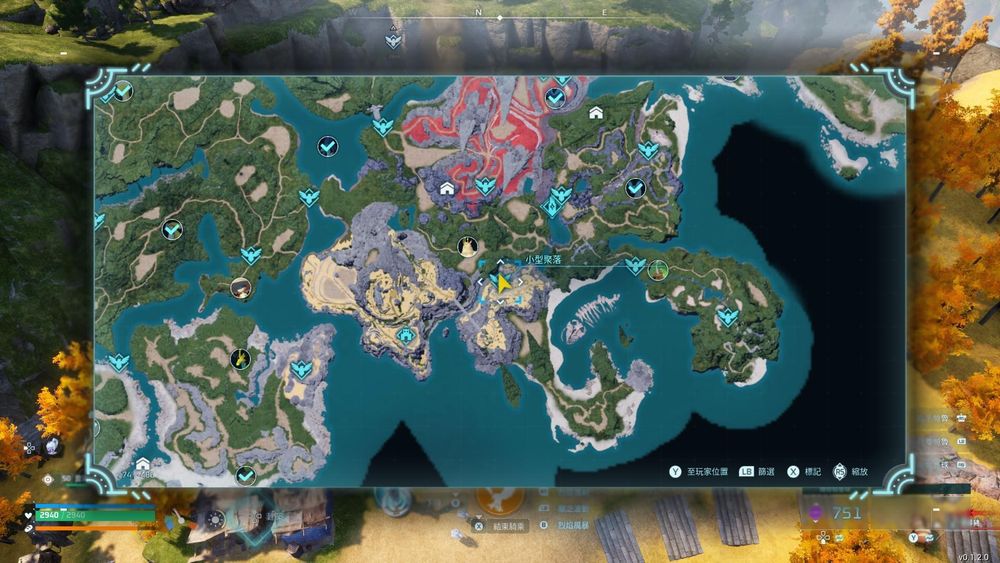Click the house icon beside the map coordinates
Screen dimensions: 1000x563
tap(143, 464)
